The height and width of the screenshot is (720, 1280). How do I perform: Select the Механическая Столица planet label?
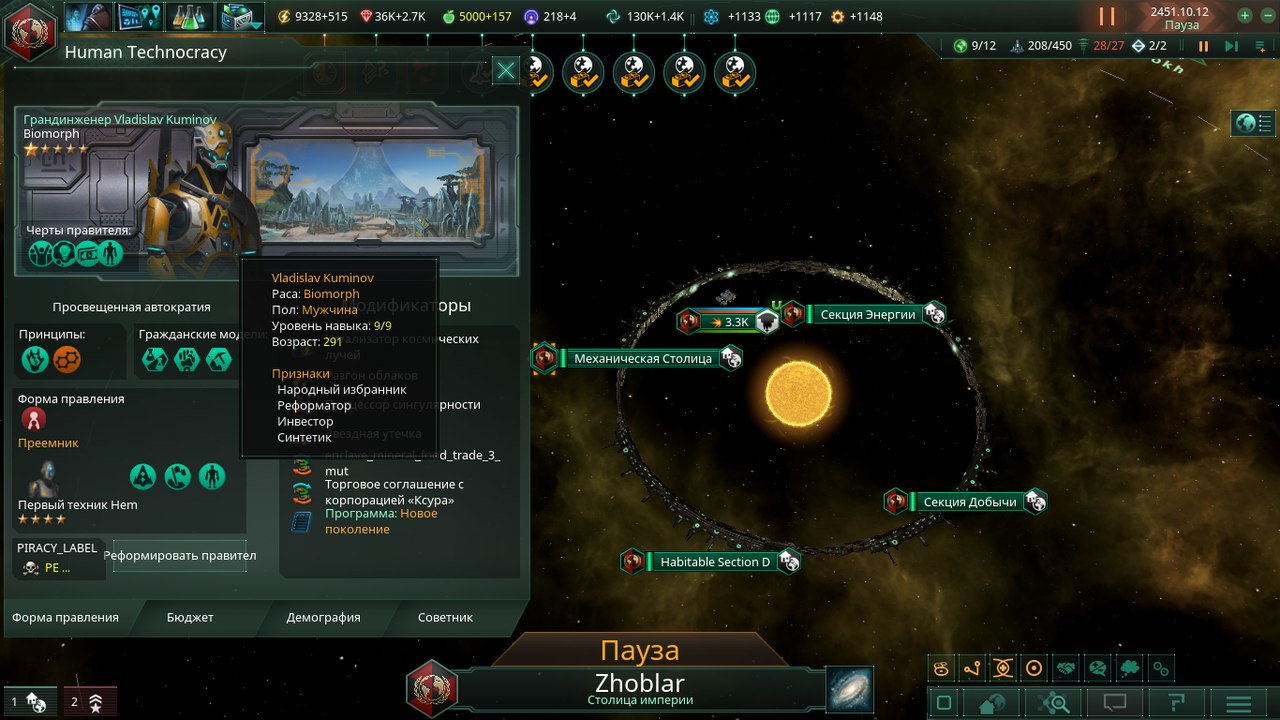click(642, 358)
